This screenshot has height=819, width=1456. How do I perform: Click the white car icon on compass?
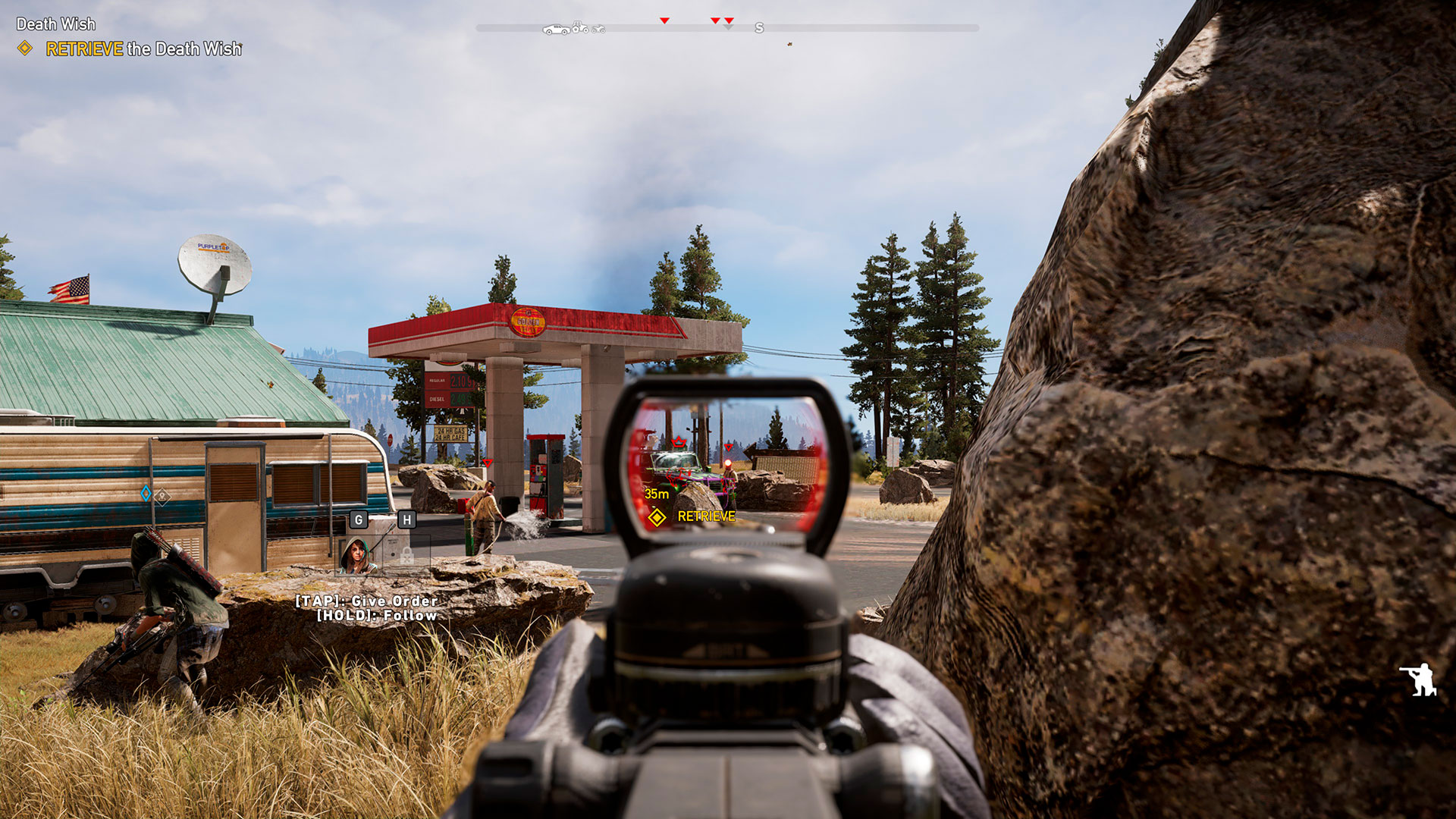555,30
